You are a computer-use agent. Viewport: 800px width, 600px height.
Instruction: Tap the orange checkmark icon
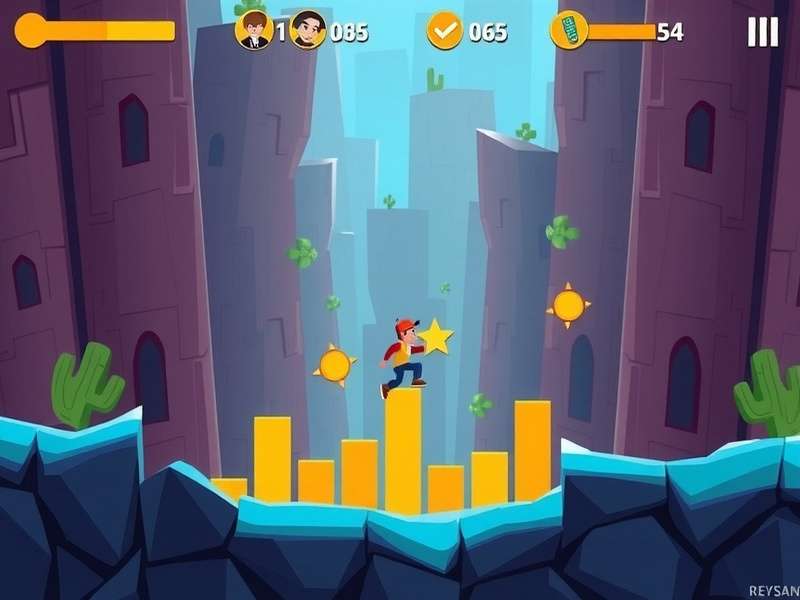point(445,31)
